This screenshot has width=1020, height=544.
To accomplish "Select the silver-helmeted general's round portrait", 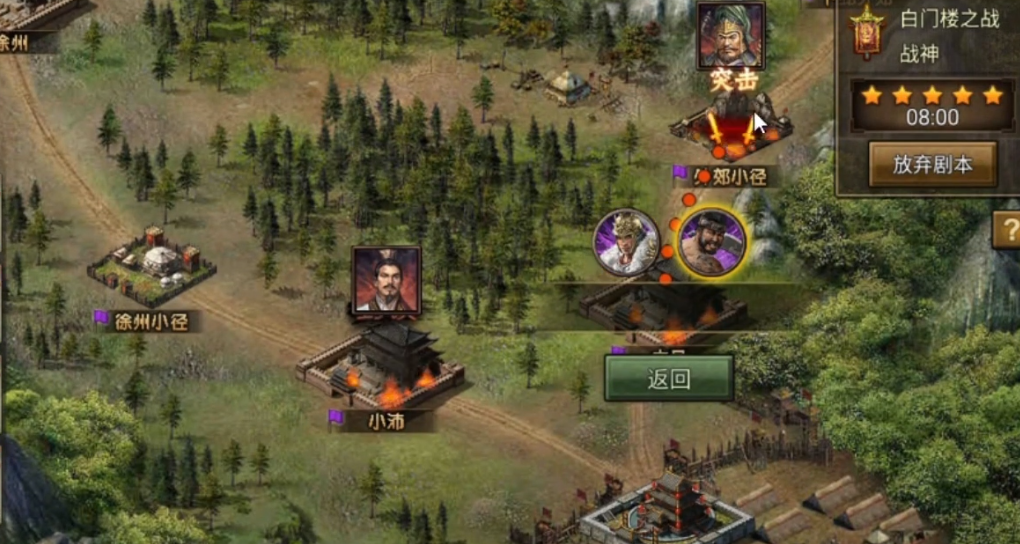I will coord(626,242).
